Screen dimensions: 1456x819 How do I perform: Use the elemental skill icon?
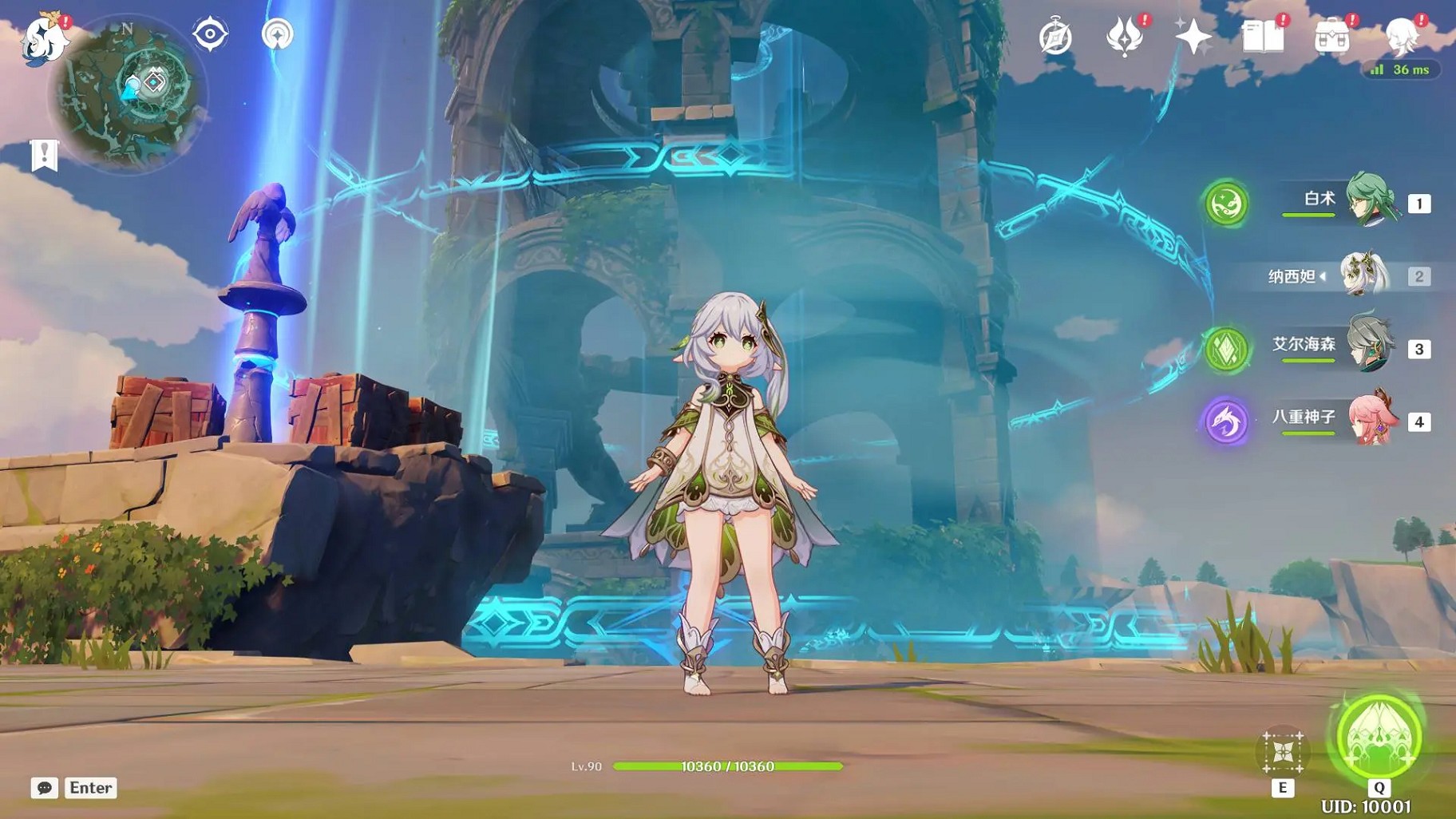pyautogui.click(x=1283, y=752)
